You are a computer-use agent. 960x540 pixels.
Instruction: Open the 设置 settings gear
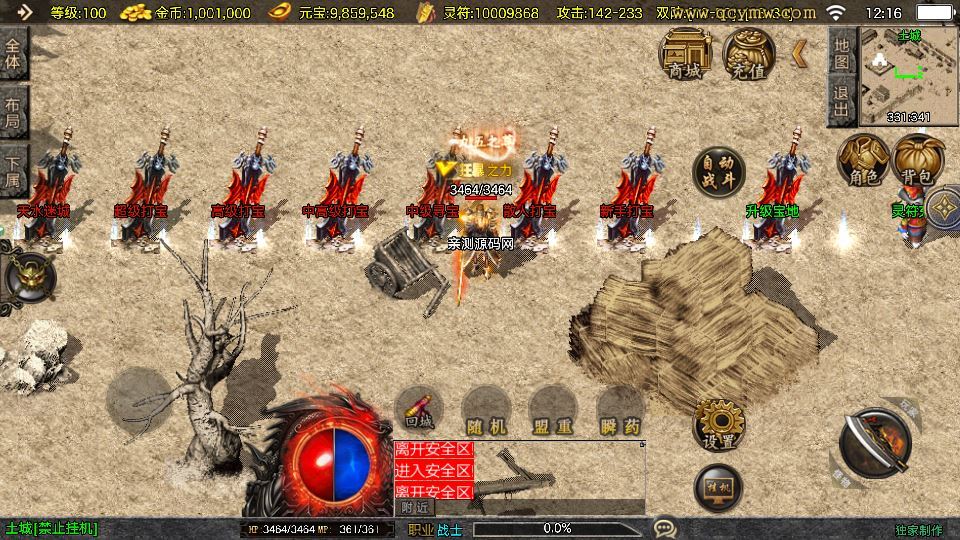(x=719, y=423)
